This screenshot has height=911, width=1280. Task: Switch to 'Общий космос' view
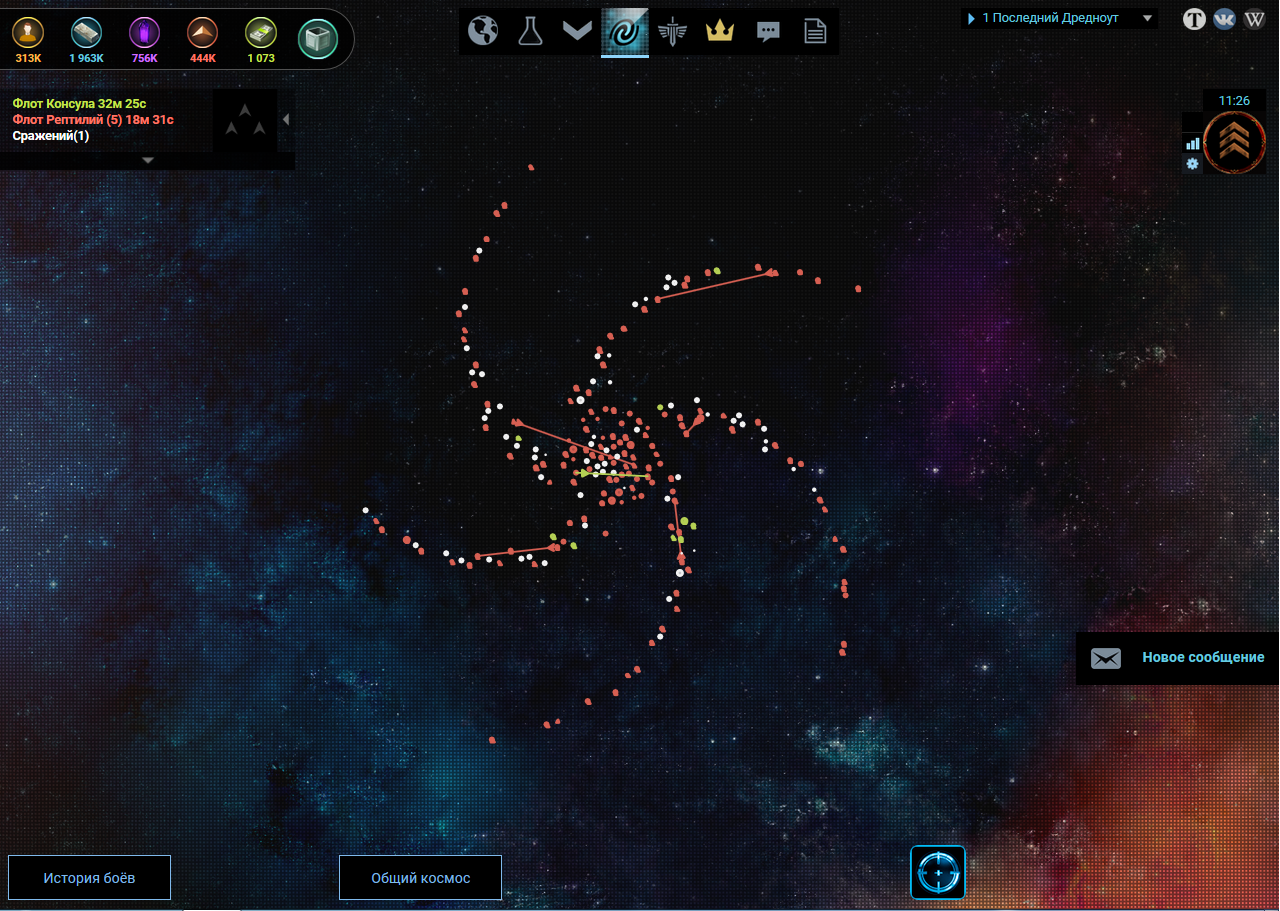coord(420,878)
